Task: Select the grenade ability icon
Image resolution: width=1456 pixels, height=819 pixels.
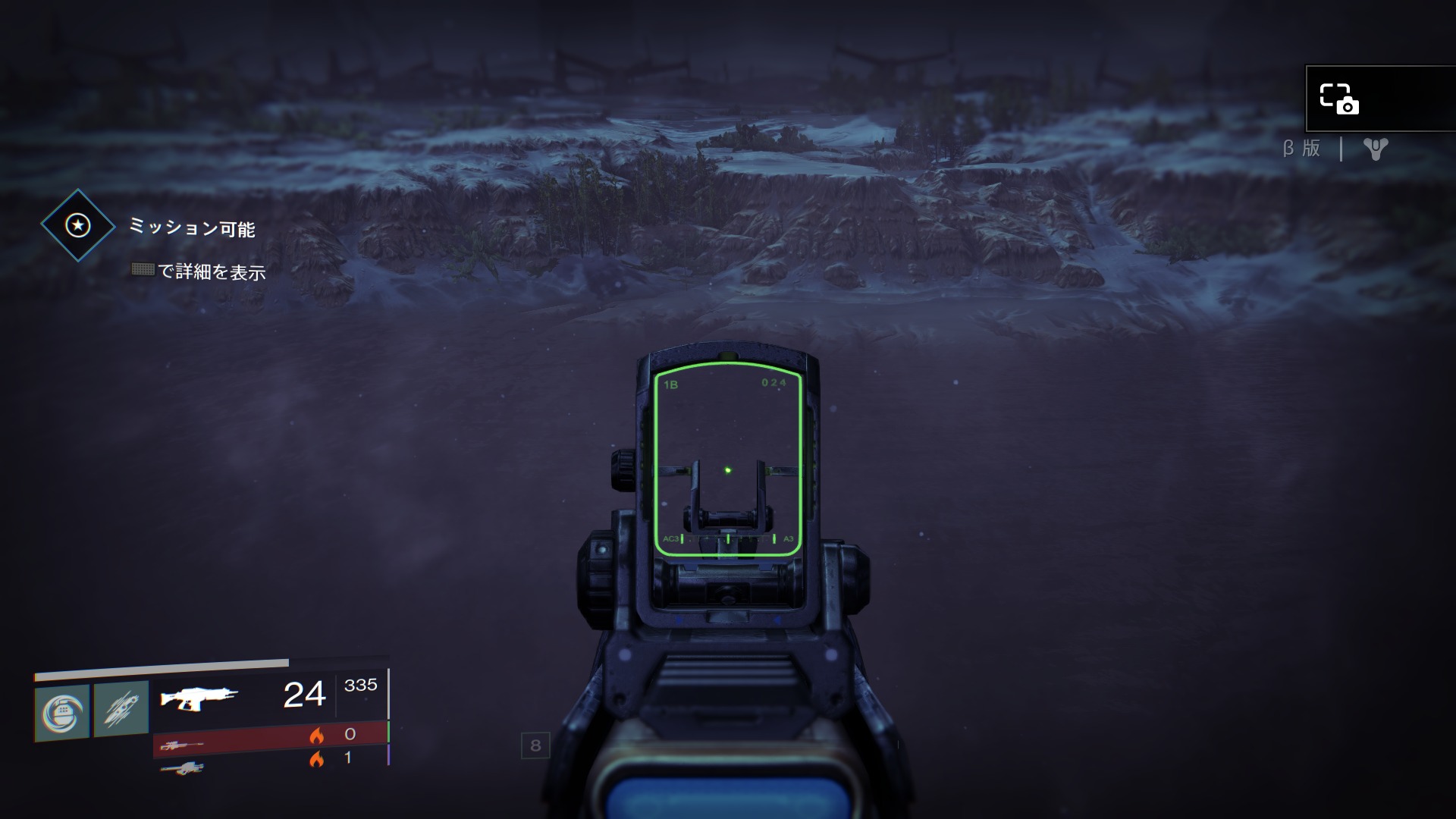Action: point(62,713)
